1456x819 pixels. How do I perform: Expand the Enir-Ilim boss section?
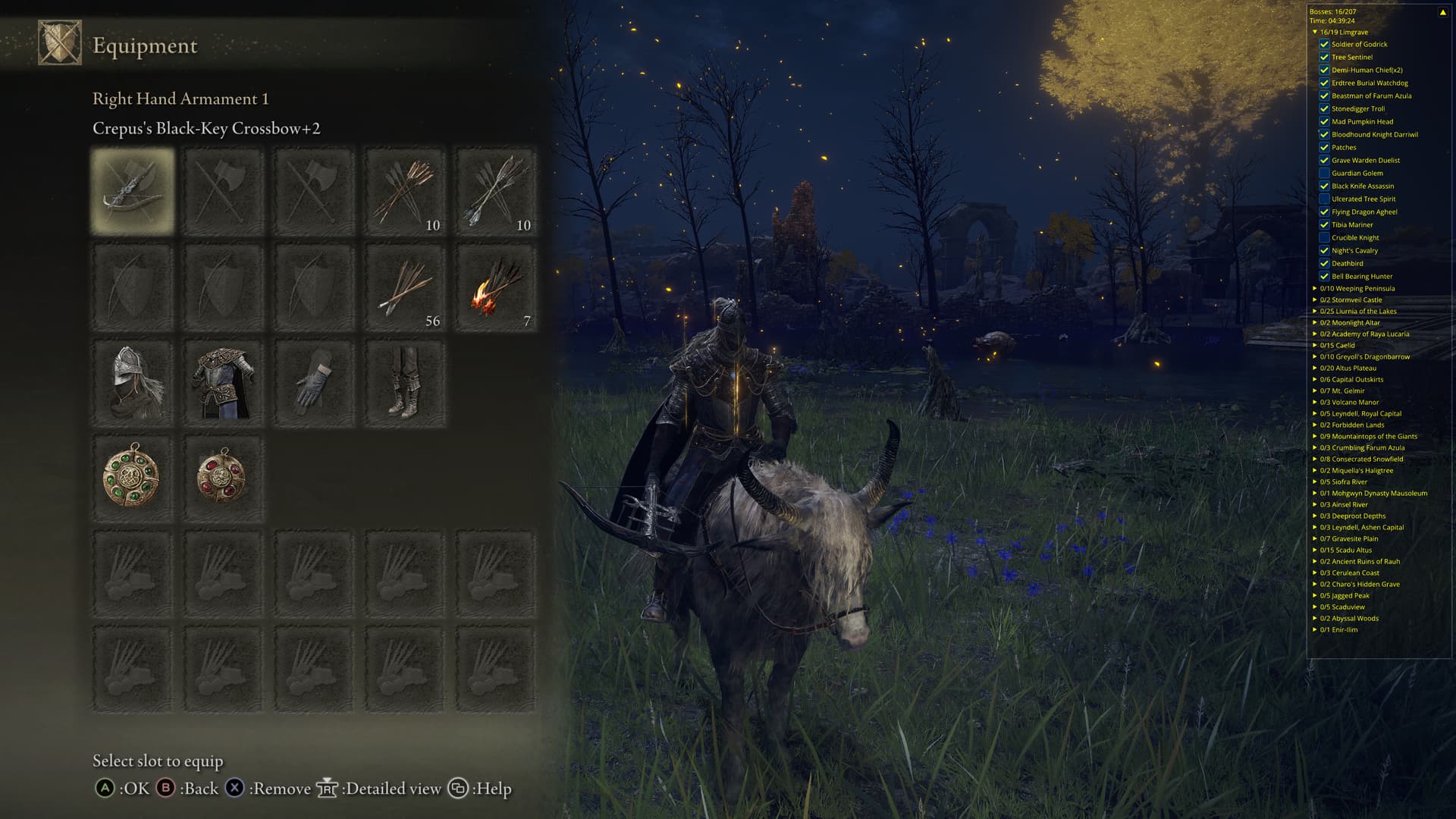tap(1315, 629)
